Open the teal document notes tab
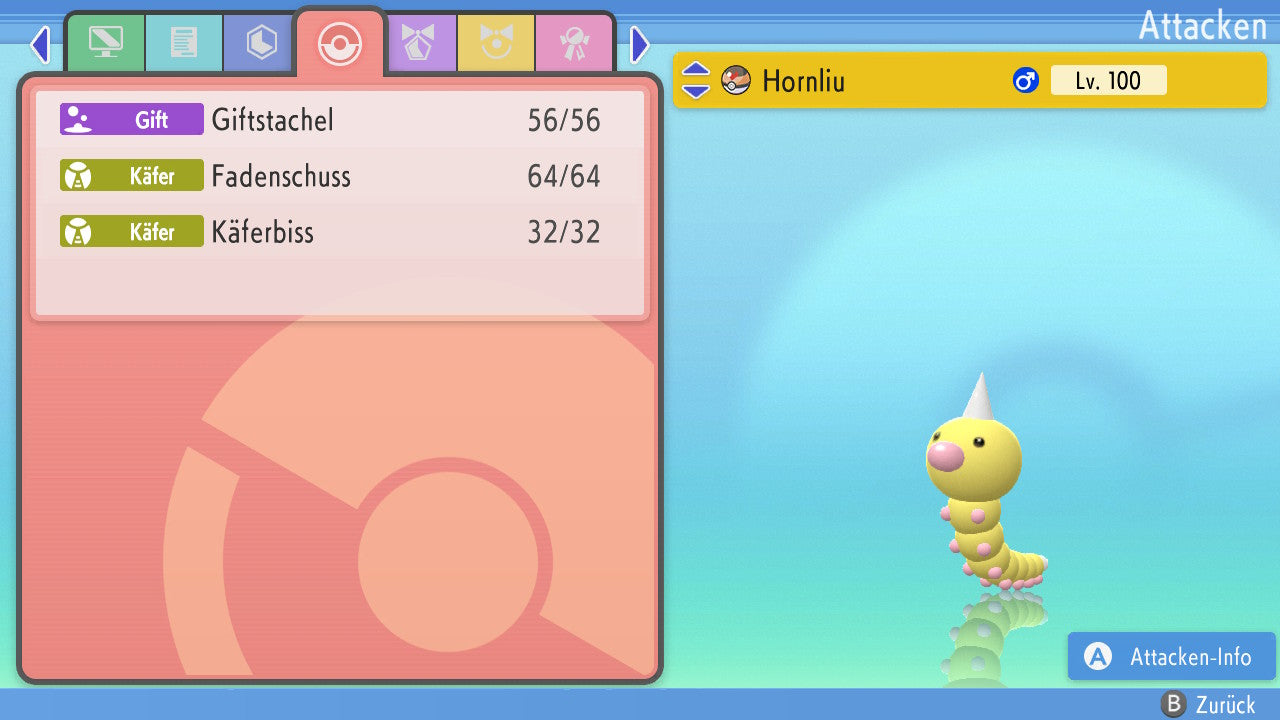Screen dimensions: 1280x720 [x=184, y=43]
